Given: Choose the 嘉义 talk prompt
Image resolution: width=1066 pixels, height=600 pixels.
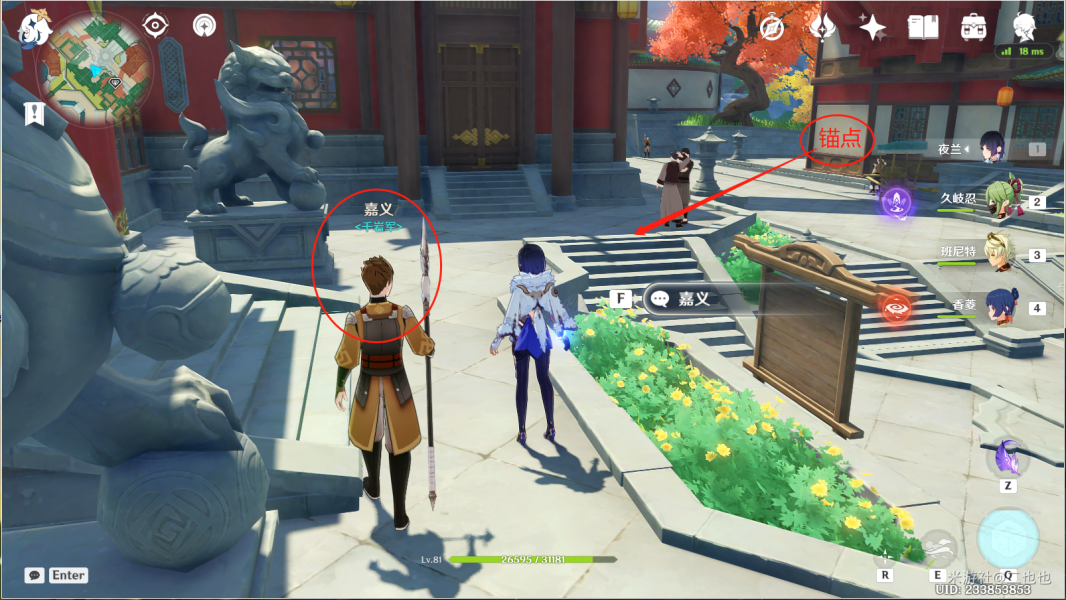Looking at the screenshot, I should click(692, 299).
